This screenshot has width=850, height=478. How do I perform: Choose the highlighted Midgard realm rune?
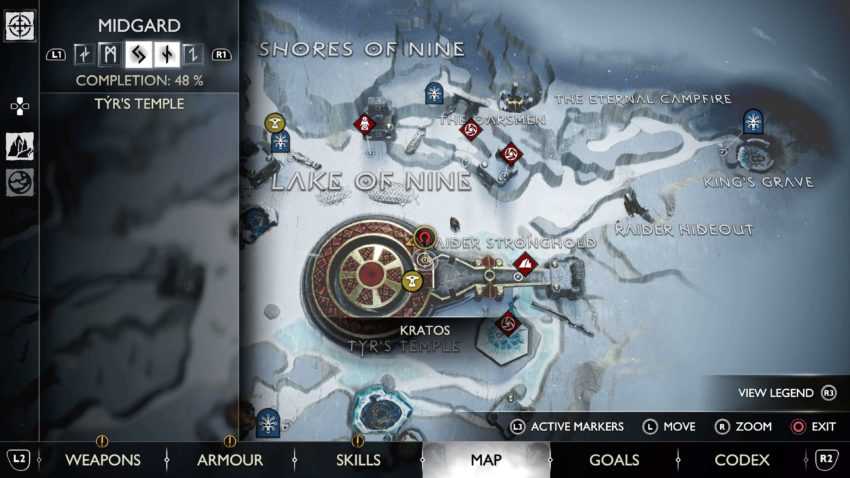point(137,55)
